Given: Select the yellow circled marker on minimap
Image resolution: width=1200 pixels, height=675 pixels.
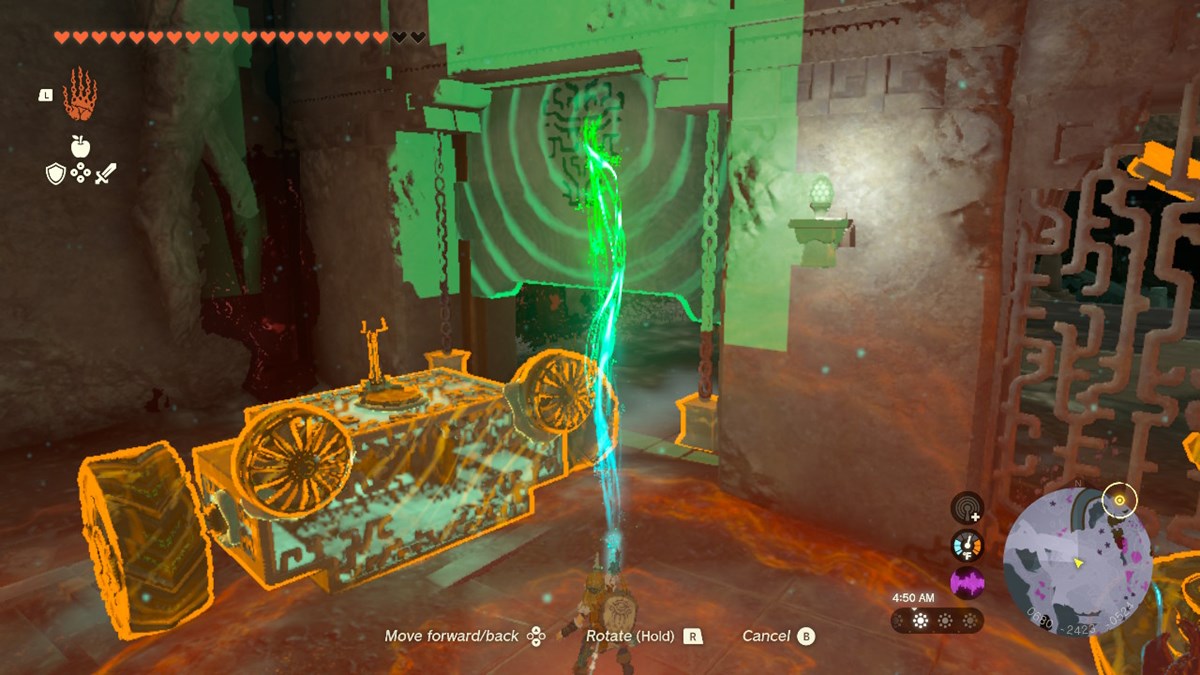Looking at the screenshot, I should 1119,499.
